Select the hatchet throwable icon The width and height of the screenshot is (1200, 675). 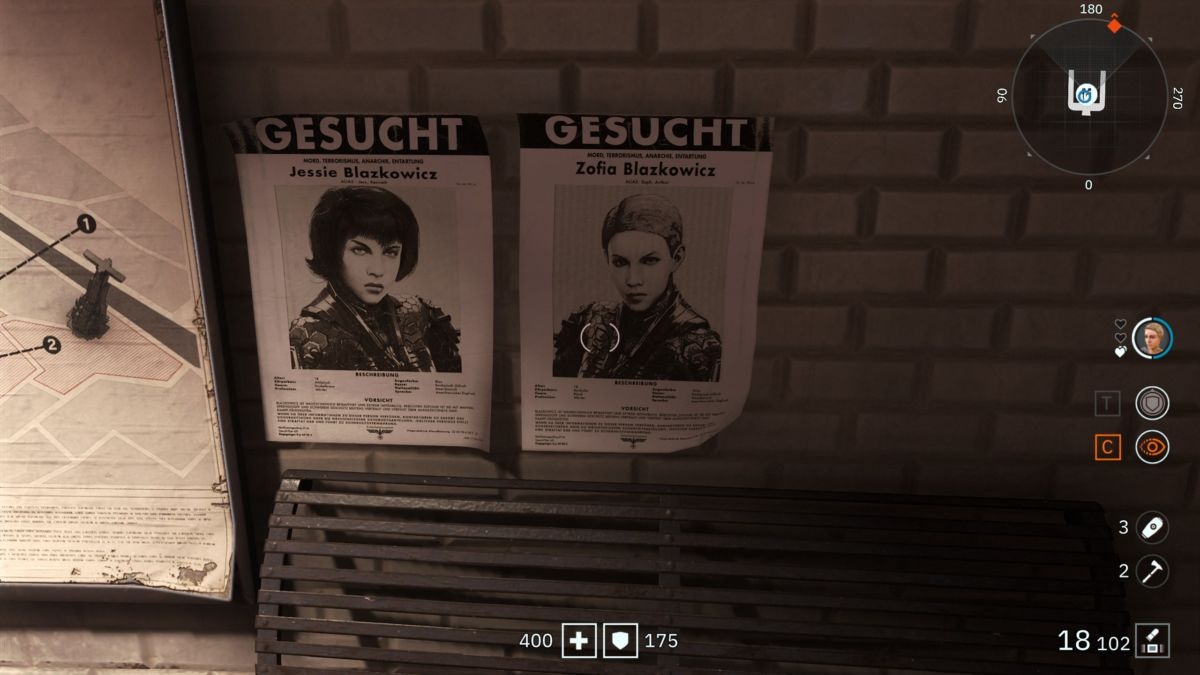pos(1152,571)
